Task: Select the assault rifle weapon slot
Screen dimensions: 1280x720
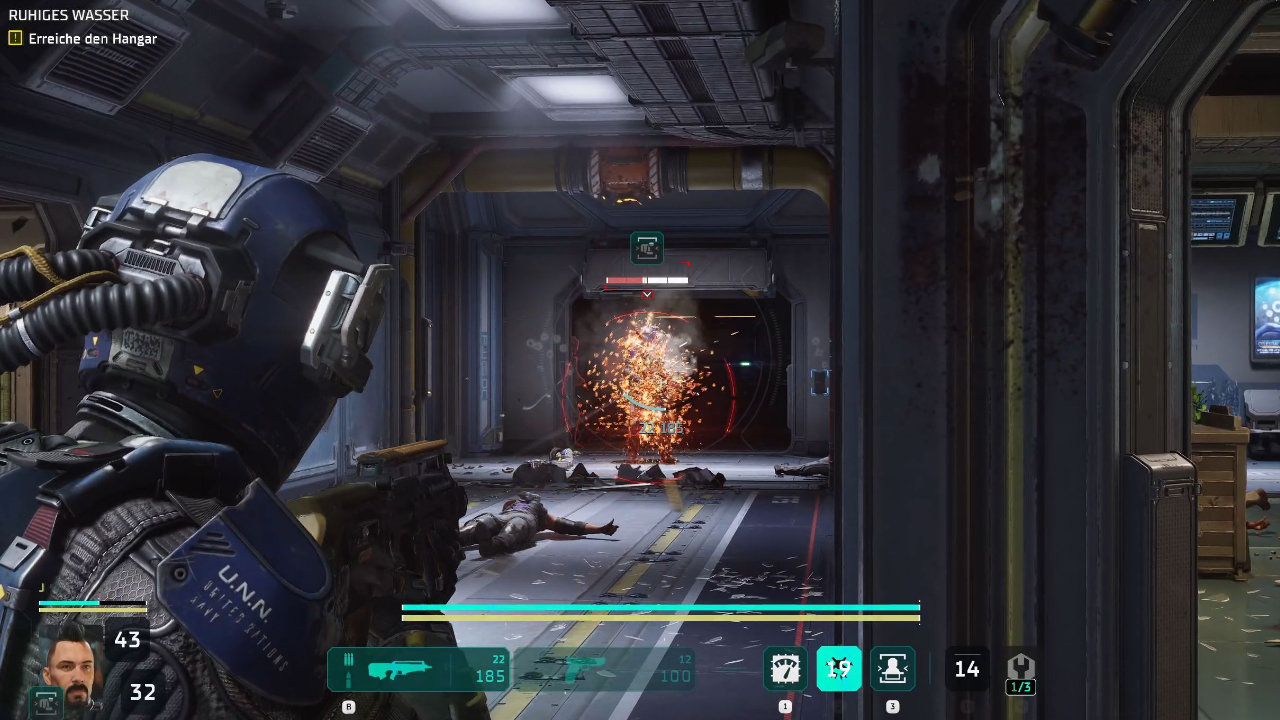Action: 418,669
